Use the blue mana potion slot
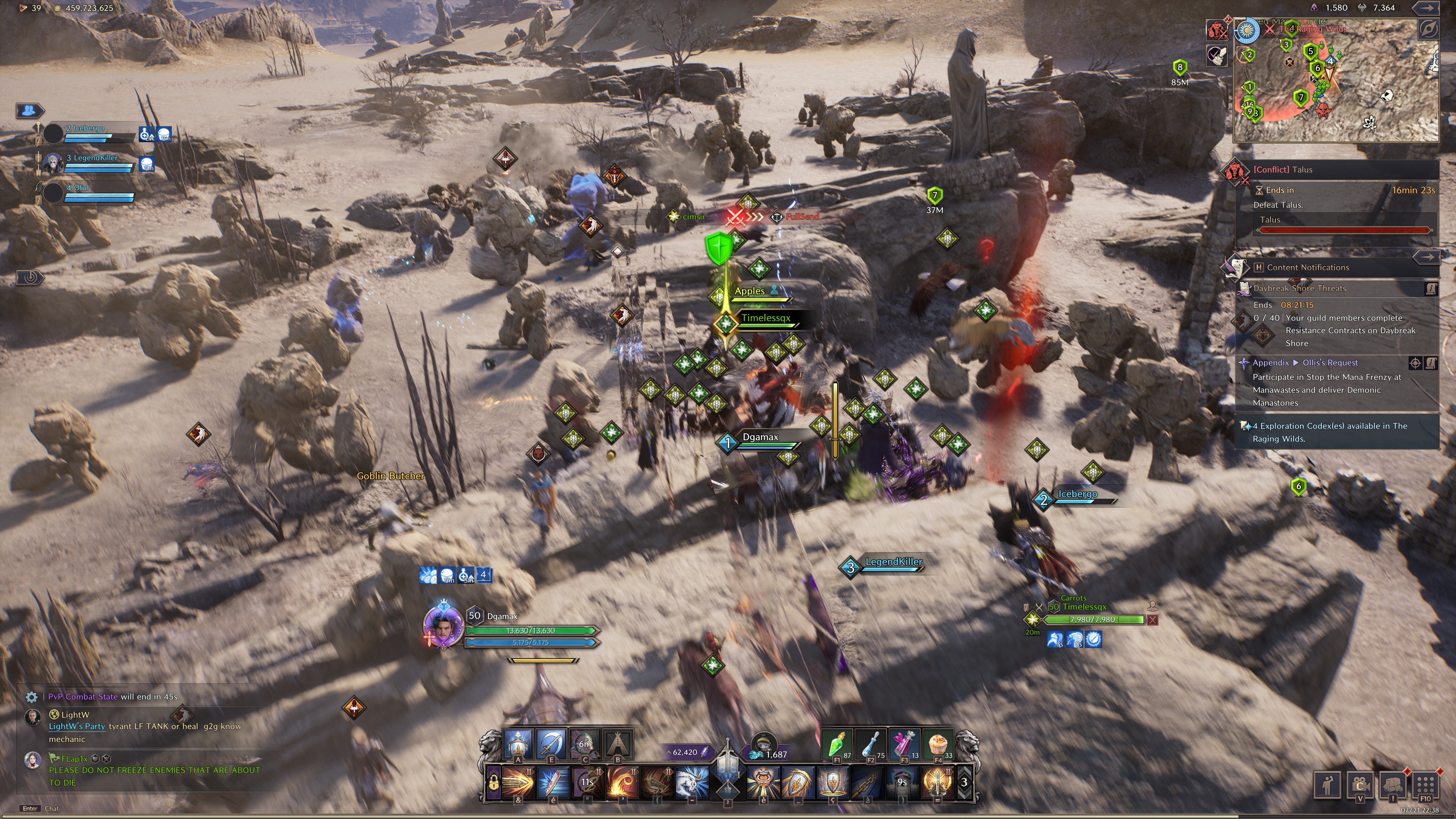 click(871, 744)
